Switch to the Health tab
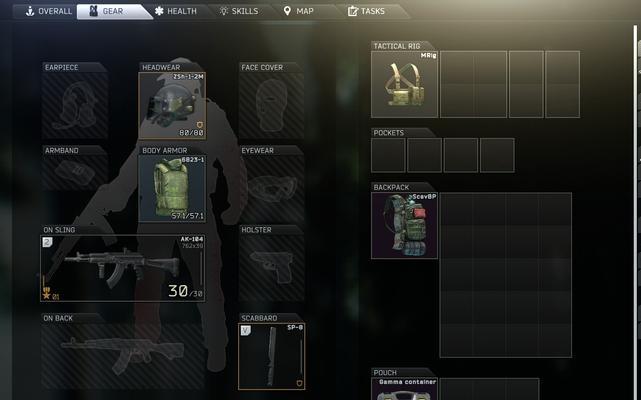641x400 pixels. (x=175, y=11)
